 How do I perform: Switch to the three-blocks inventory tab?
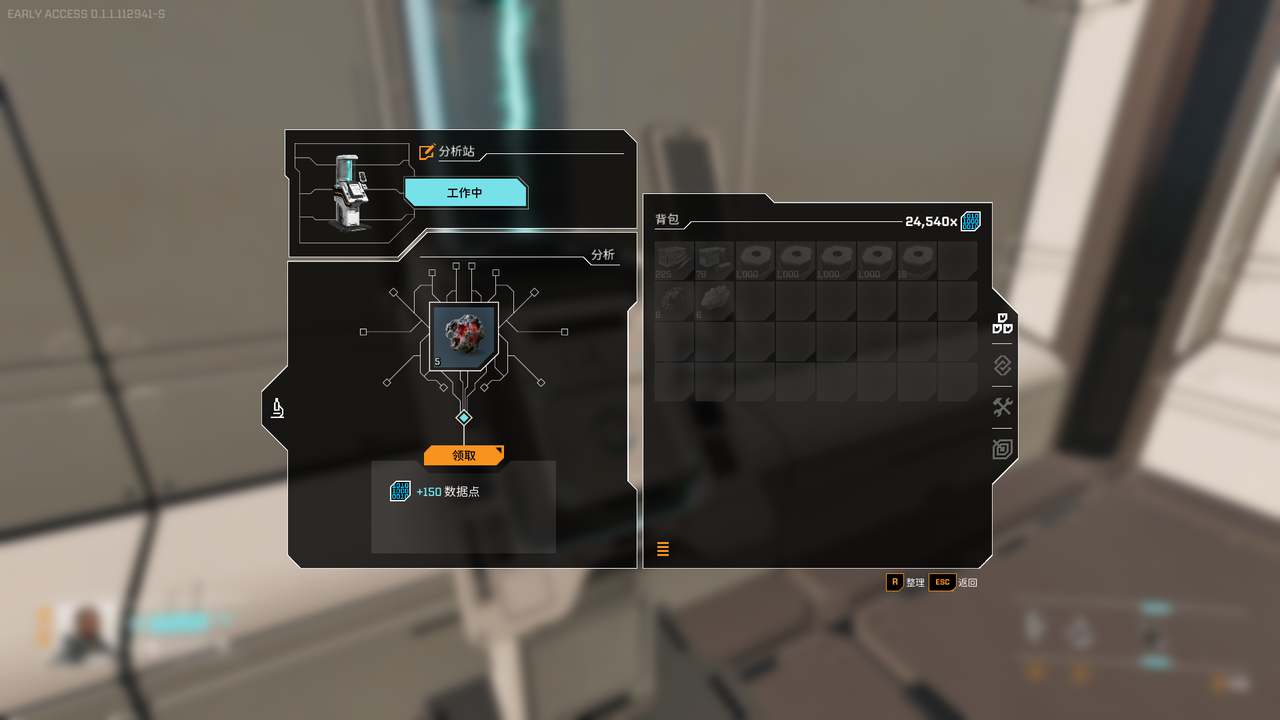pos(1002,324)
